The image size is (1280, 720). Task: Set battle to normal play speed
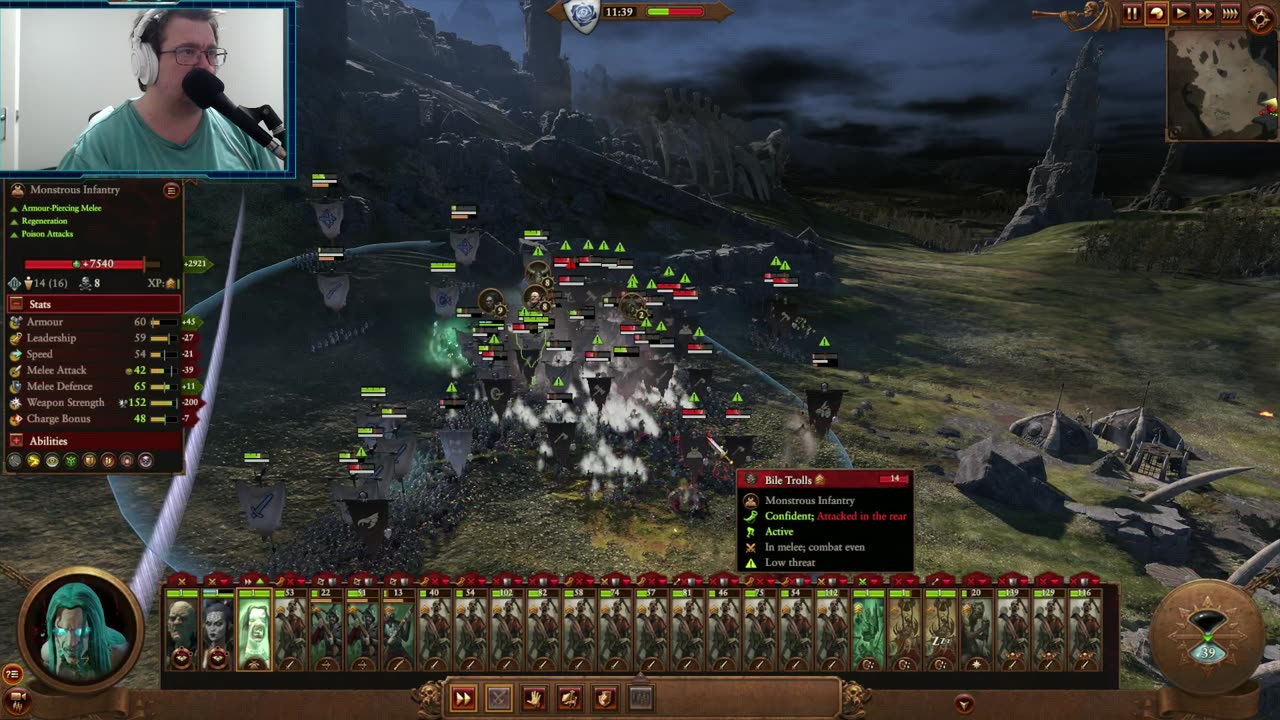click(x=1181, y=13)
